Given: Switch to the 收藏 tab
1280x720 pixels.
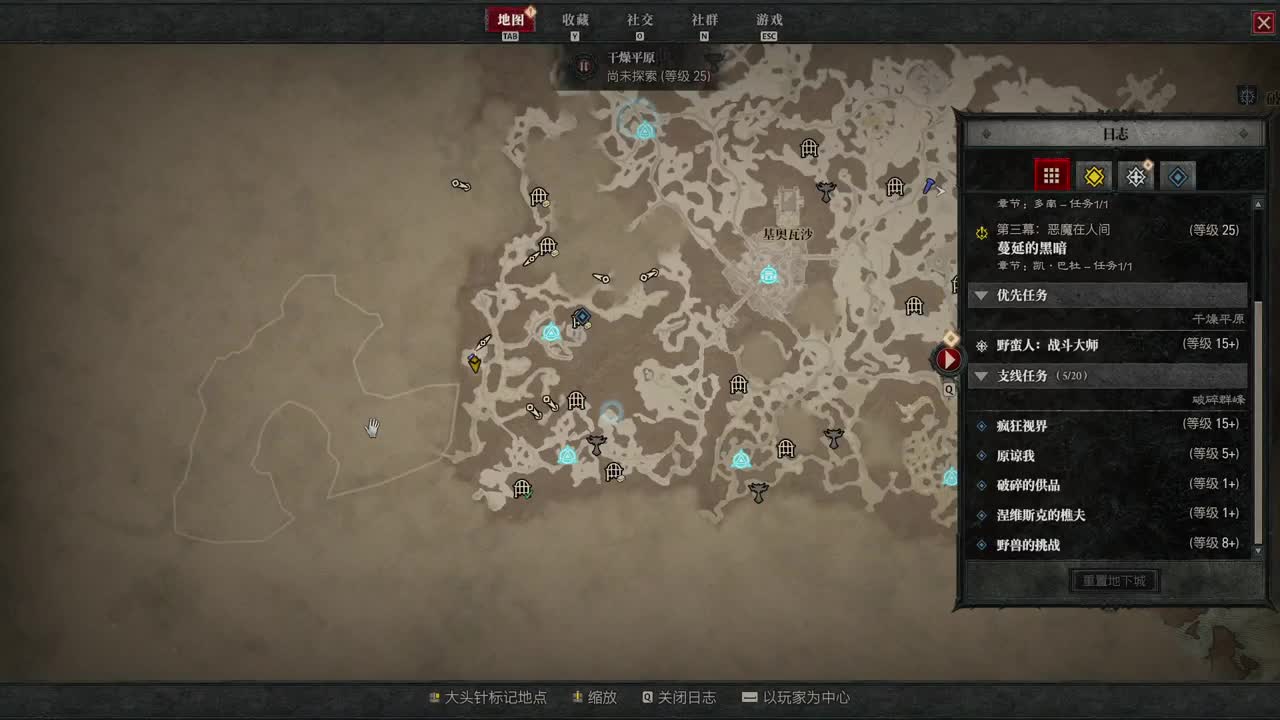Looking at the screenshot, I should 574,19.
